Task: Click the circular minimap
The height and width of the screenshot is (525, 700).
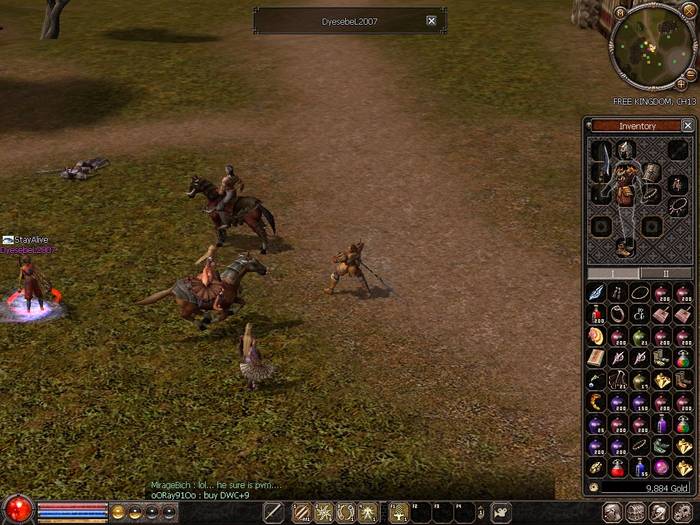Action: click(x=650, y=45)
